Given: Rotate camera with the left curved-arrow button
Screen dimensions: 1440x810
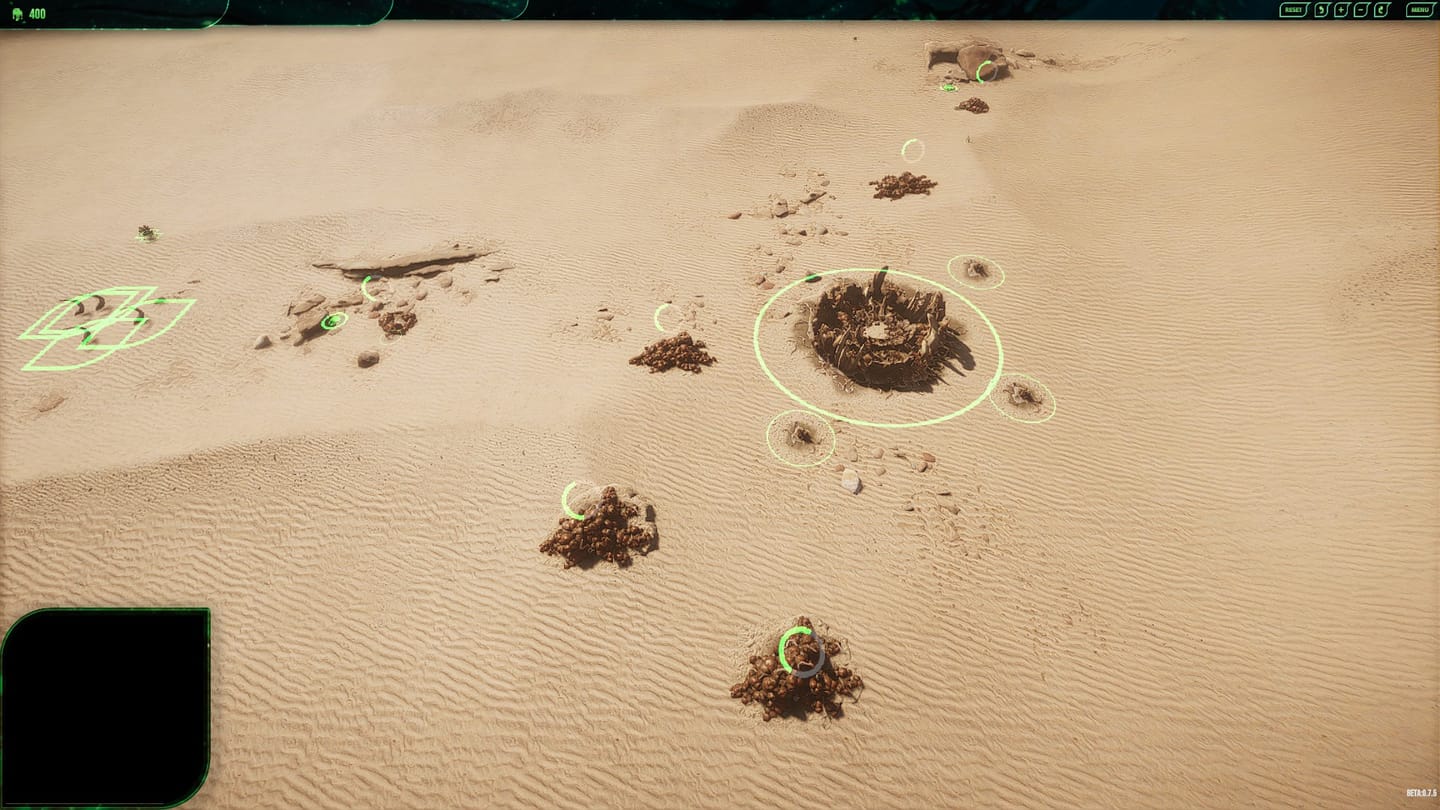Looking at the screenshot, I should tap(1321, 10).
